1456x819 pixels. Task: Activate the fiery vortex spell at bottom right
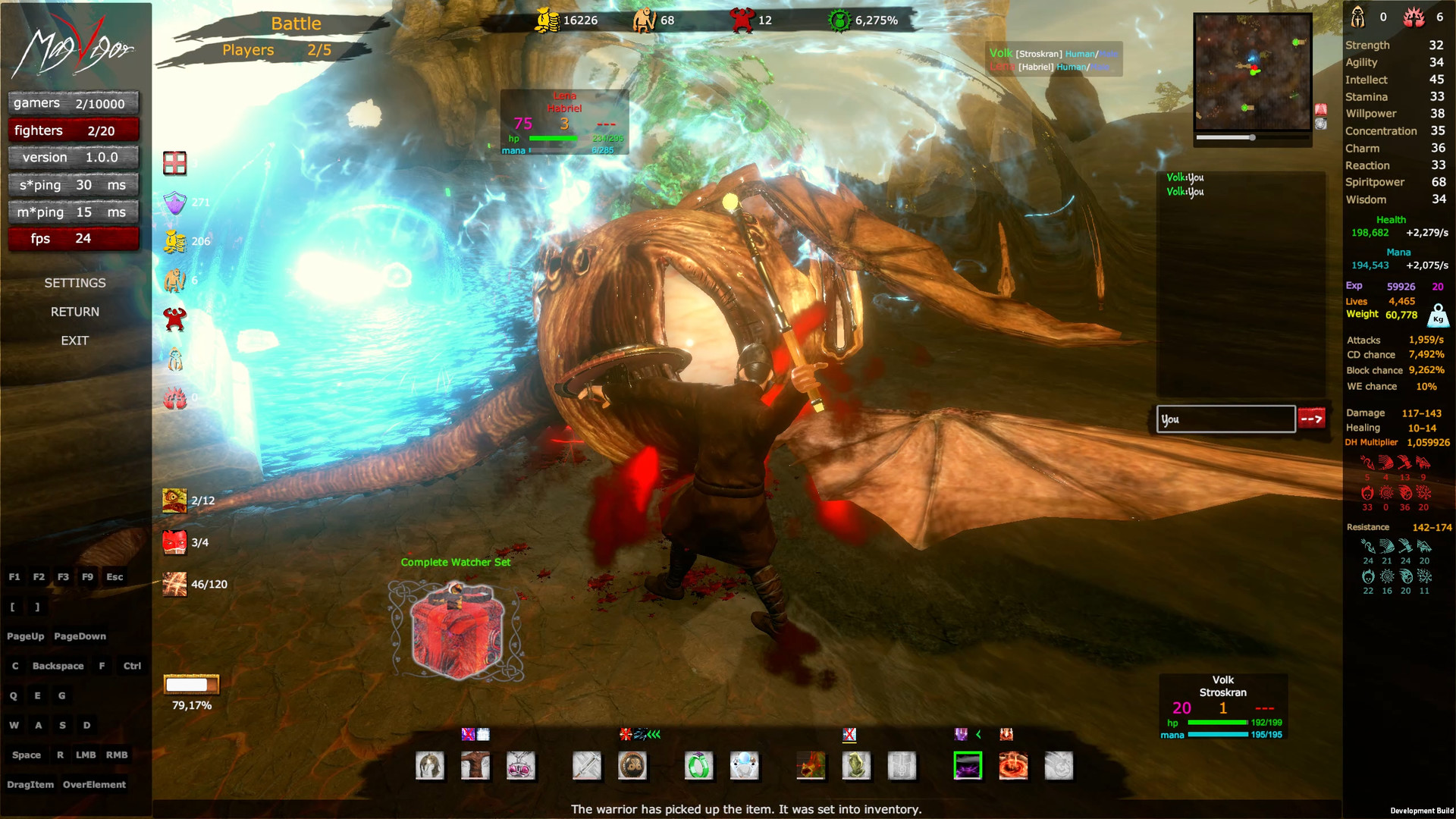click(x=1013, y=767)
